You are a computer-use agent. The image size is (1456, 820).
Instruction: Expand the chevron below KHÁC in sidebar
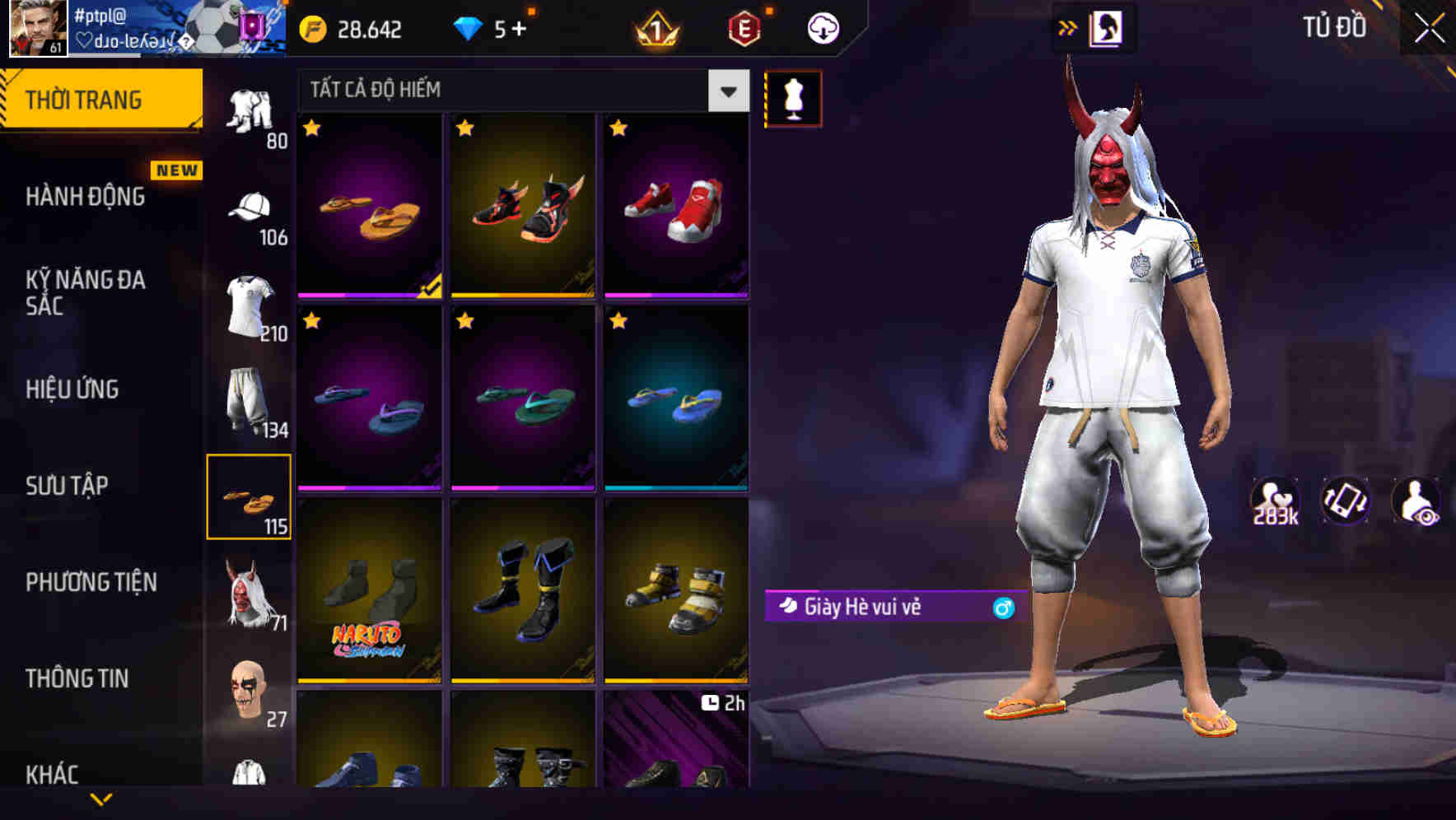(x=101, y=800)
